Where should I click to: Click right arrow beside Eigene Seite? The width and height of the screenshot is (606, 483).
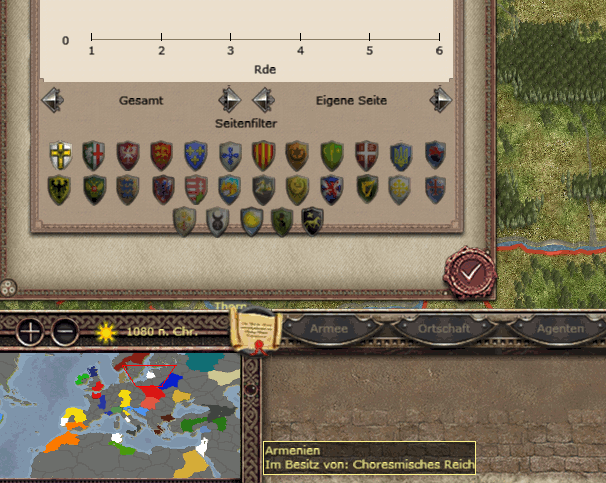440,100
